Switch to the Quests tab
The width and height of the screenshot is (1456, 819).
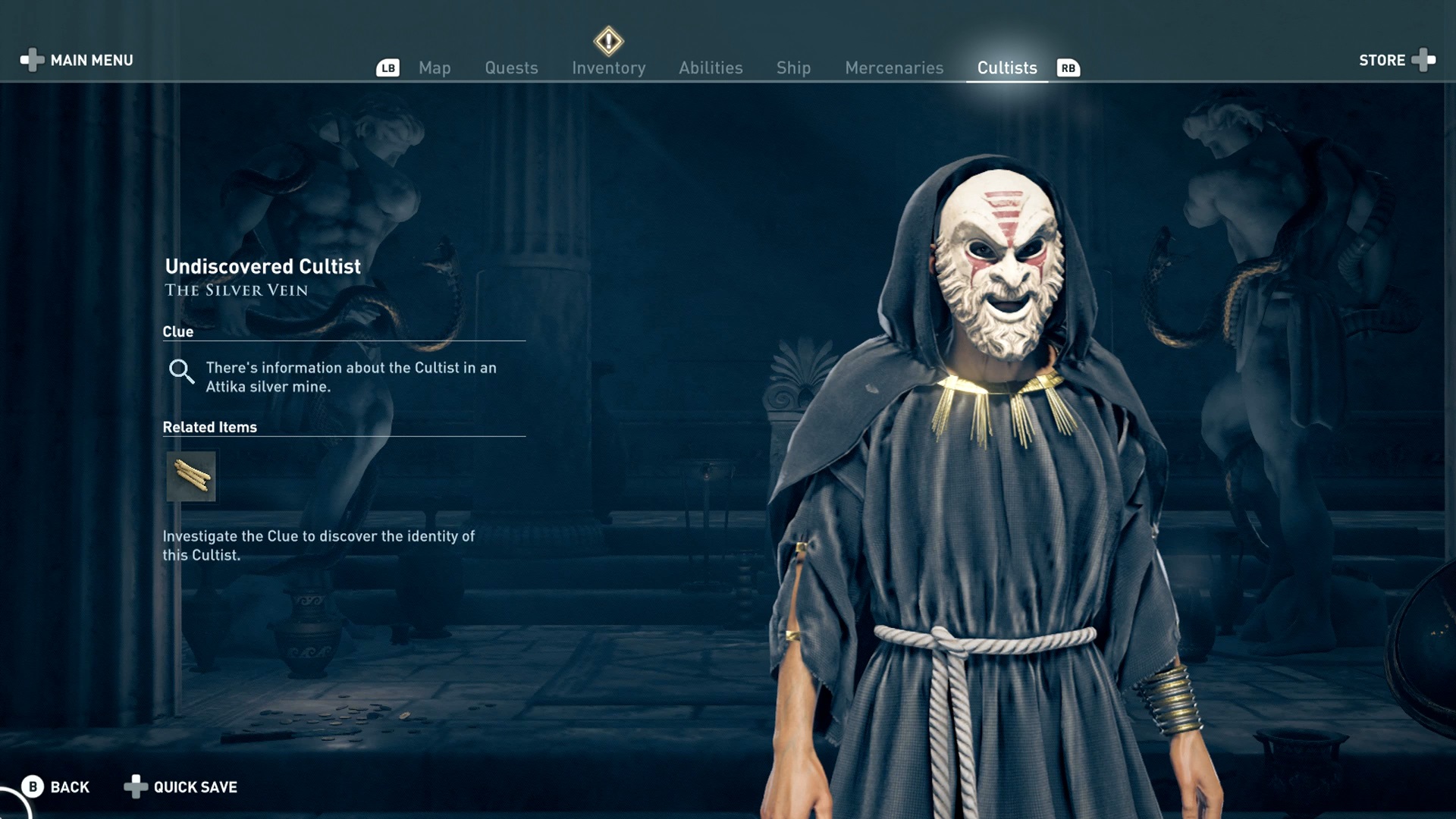tap(511, 67)
